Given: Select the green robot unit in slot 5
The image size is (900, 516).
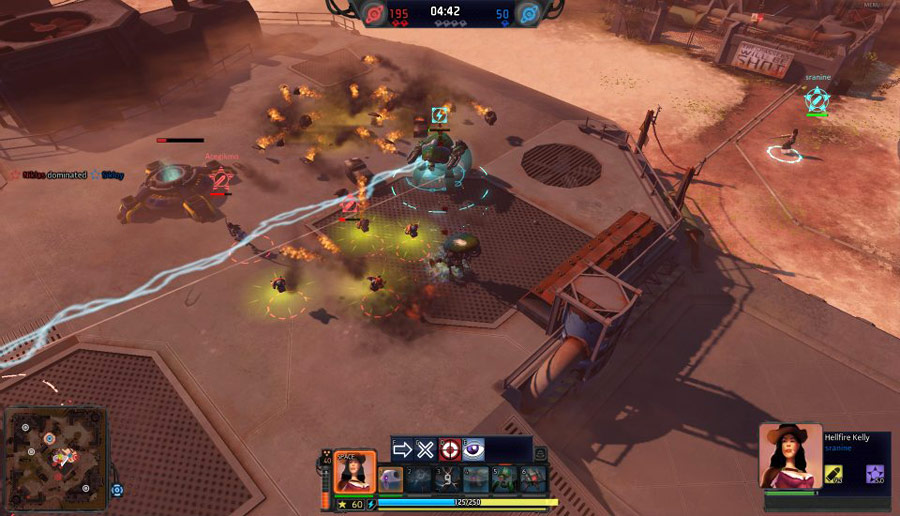Looking at the screenshot, I should click(x=504, y=479).
